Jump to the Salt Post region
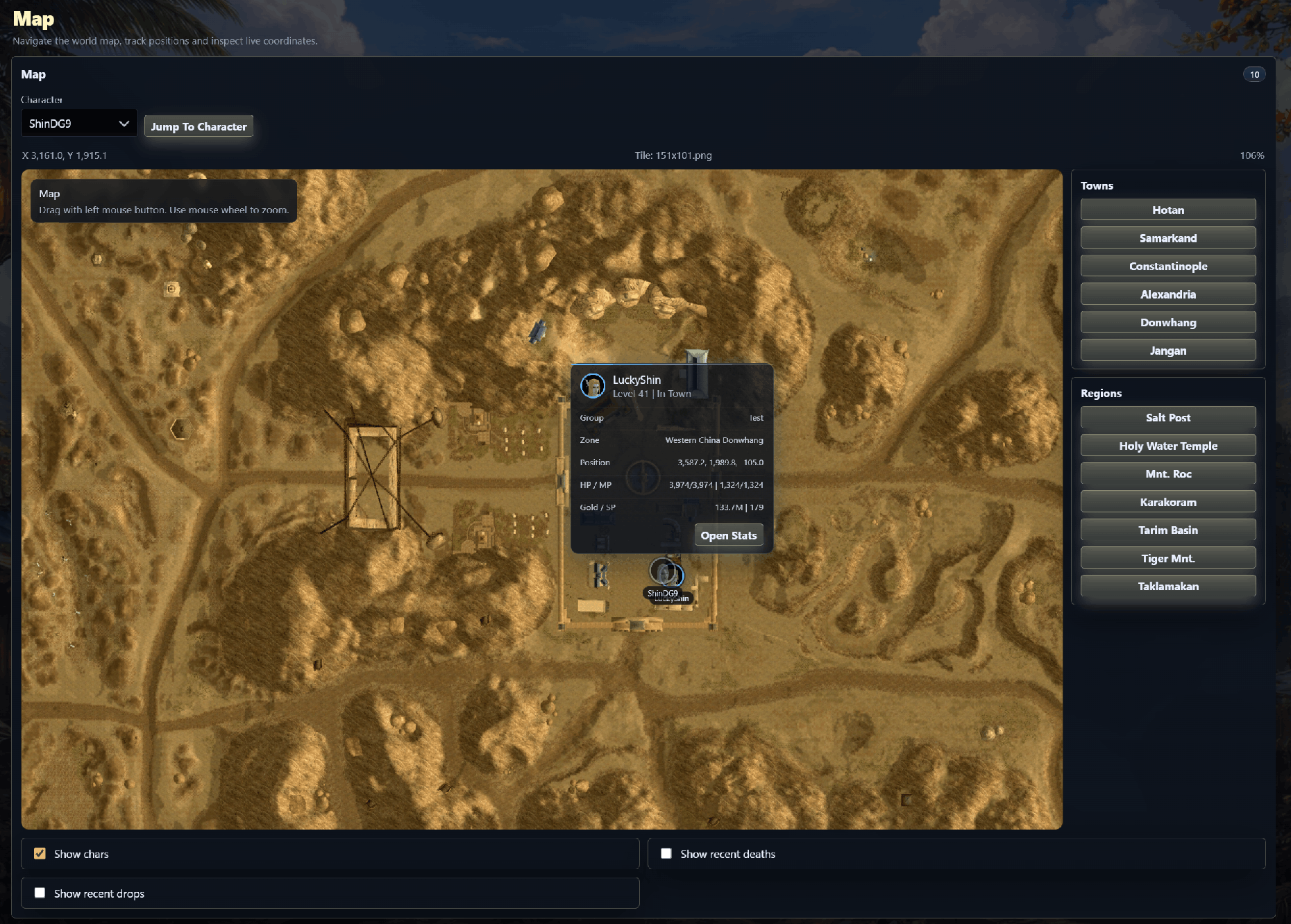 coord(1167,417)
